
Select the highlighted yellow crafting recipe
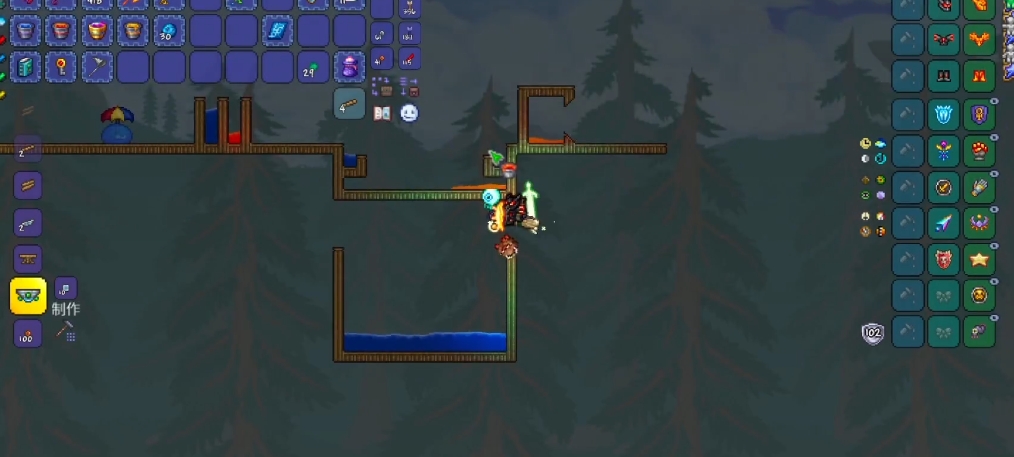[x=28, y=296]
